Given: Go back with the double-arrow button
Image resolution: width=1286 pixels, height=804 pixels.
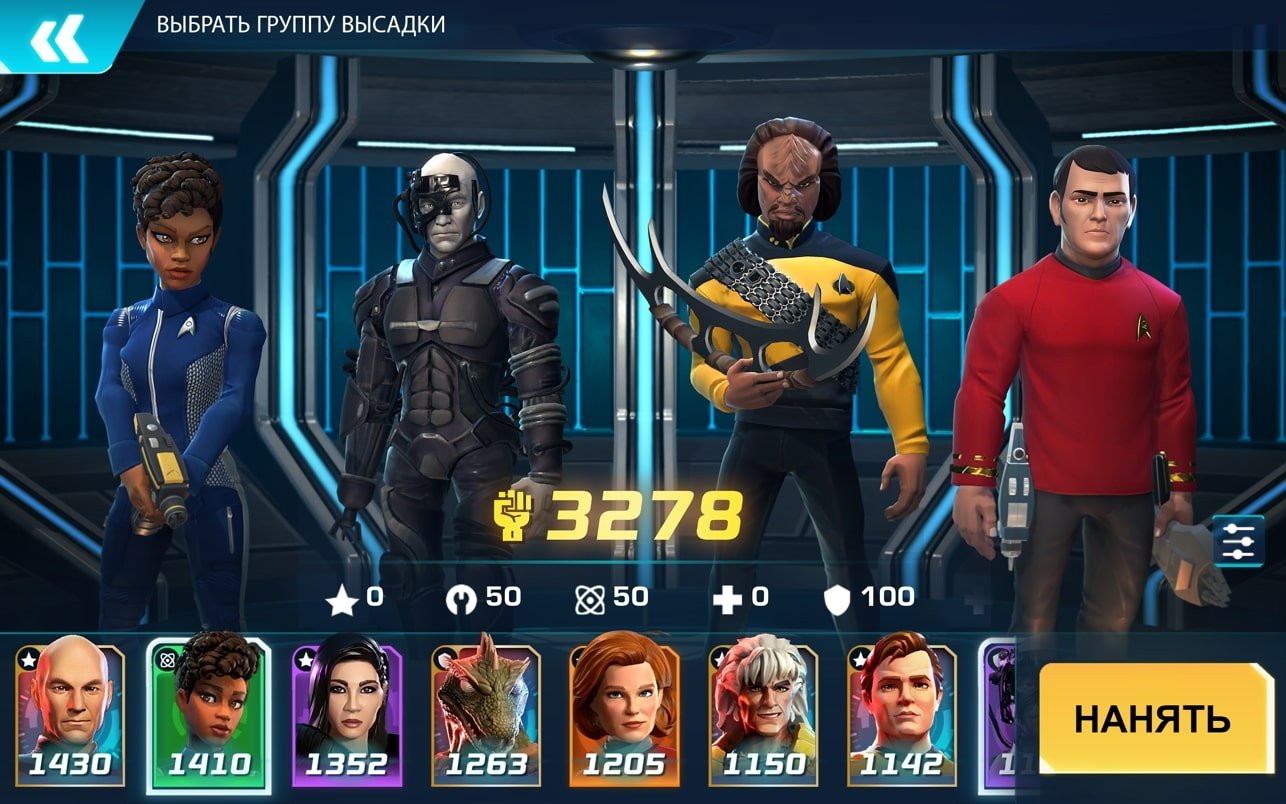Looking at the screenshot, I should [x=58, y=36].
